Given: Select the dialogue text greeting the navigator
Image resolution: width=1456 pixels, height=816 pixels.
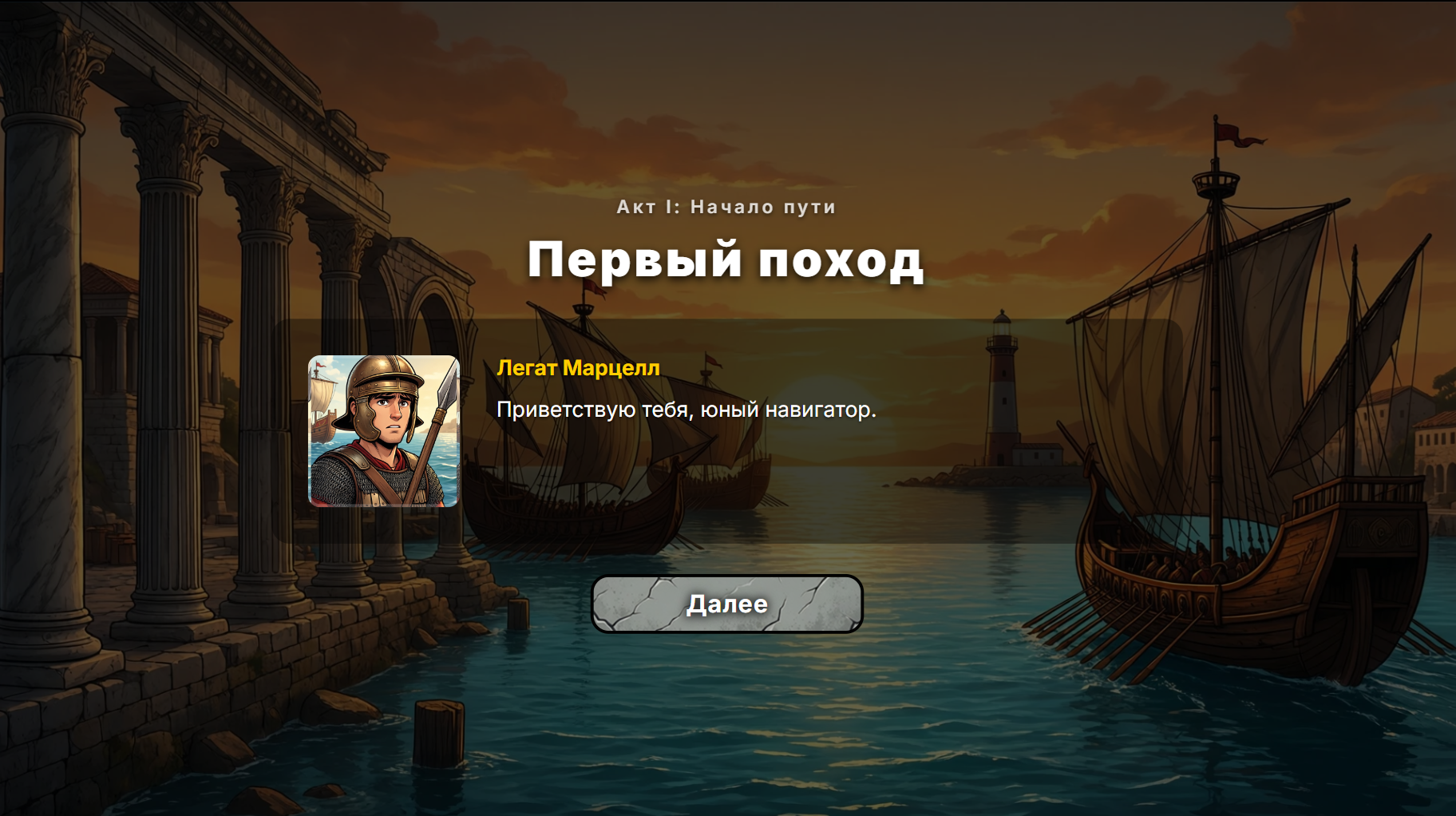Looking at the screenshot, I should coord(686,410).
